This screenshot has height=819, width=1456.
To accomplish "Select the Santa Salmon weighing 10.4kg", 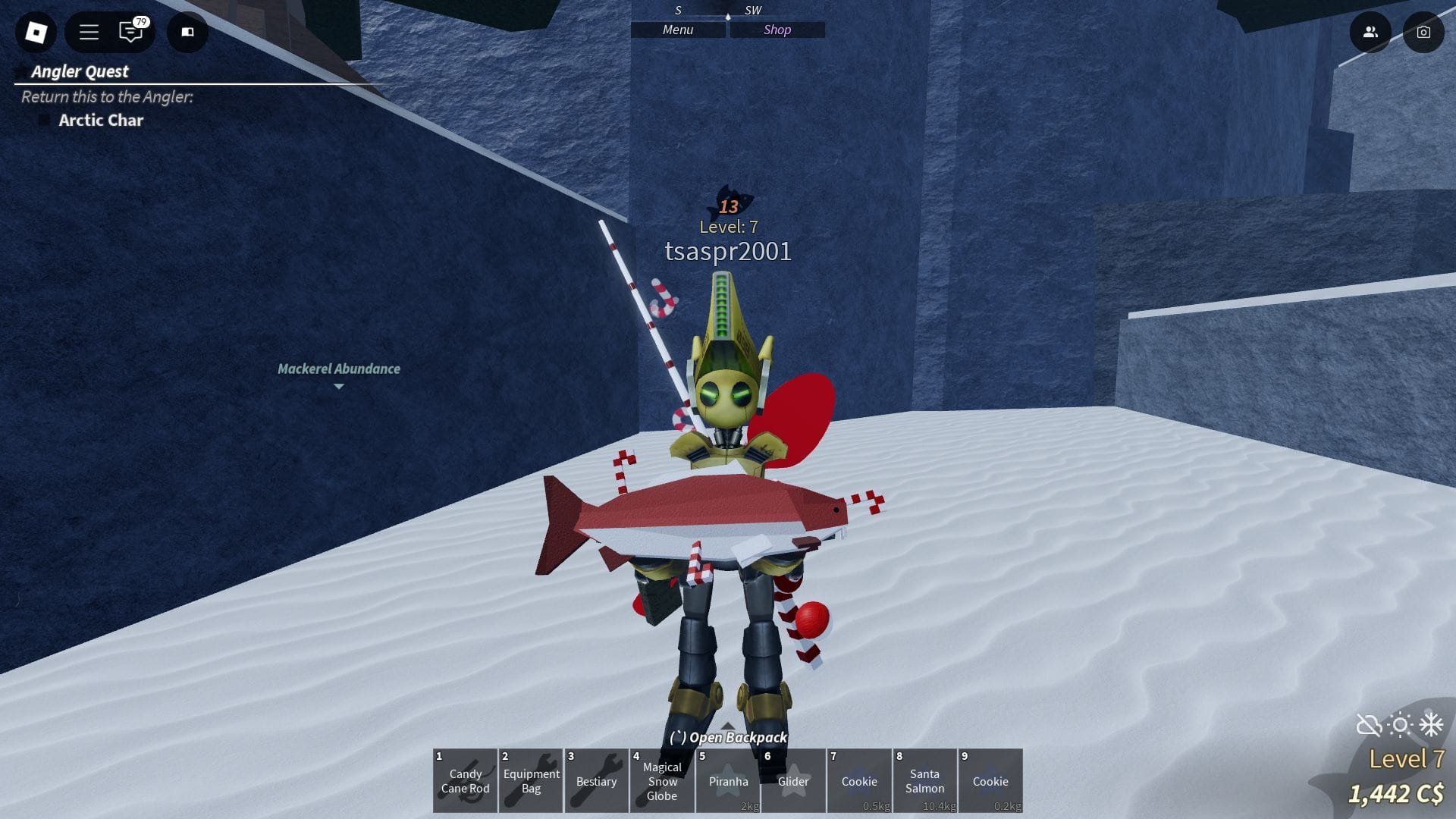I will [x=925, y=780].
